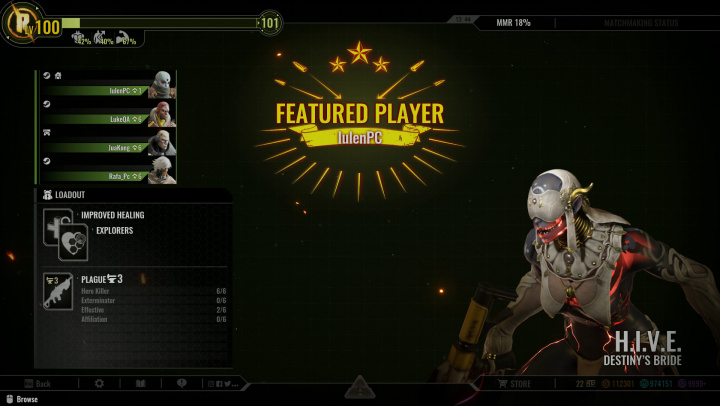The image size is (720, 406).
Task: Select the Plague weapon icon
Action: pyautogui.click(x=57, y=290)
